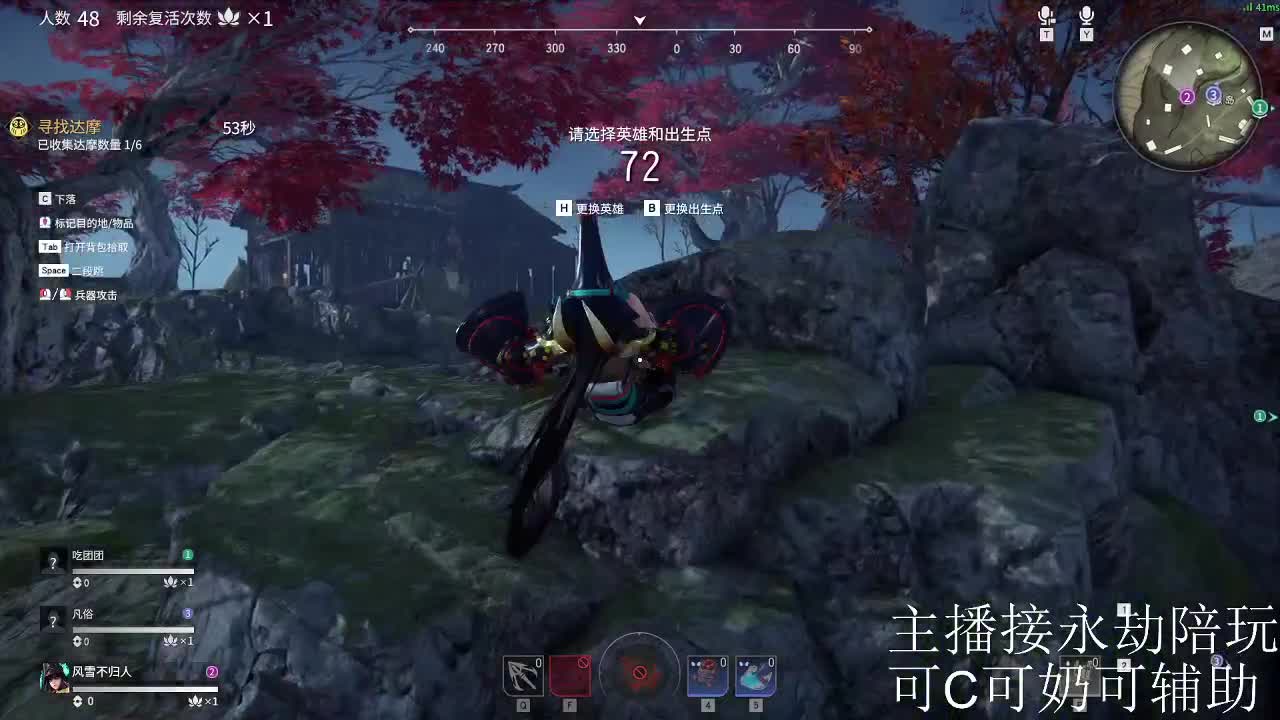
Task: Expand the right-side player 1 panel arrow
Action: (x=1270, y=415)
